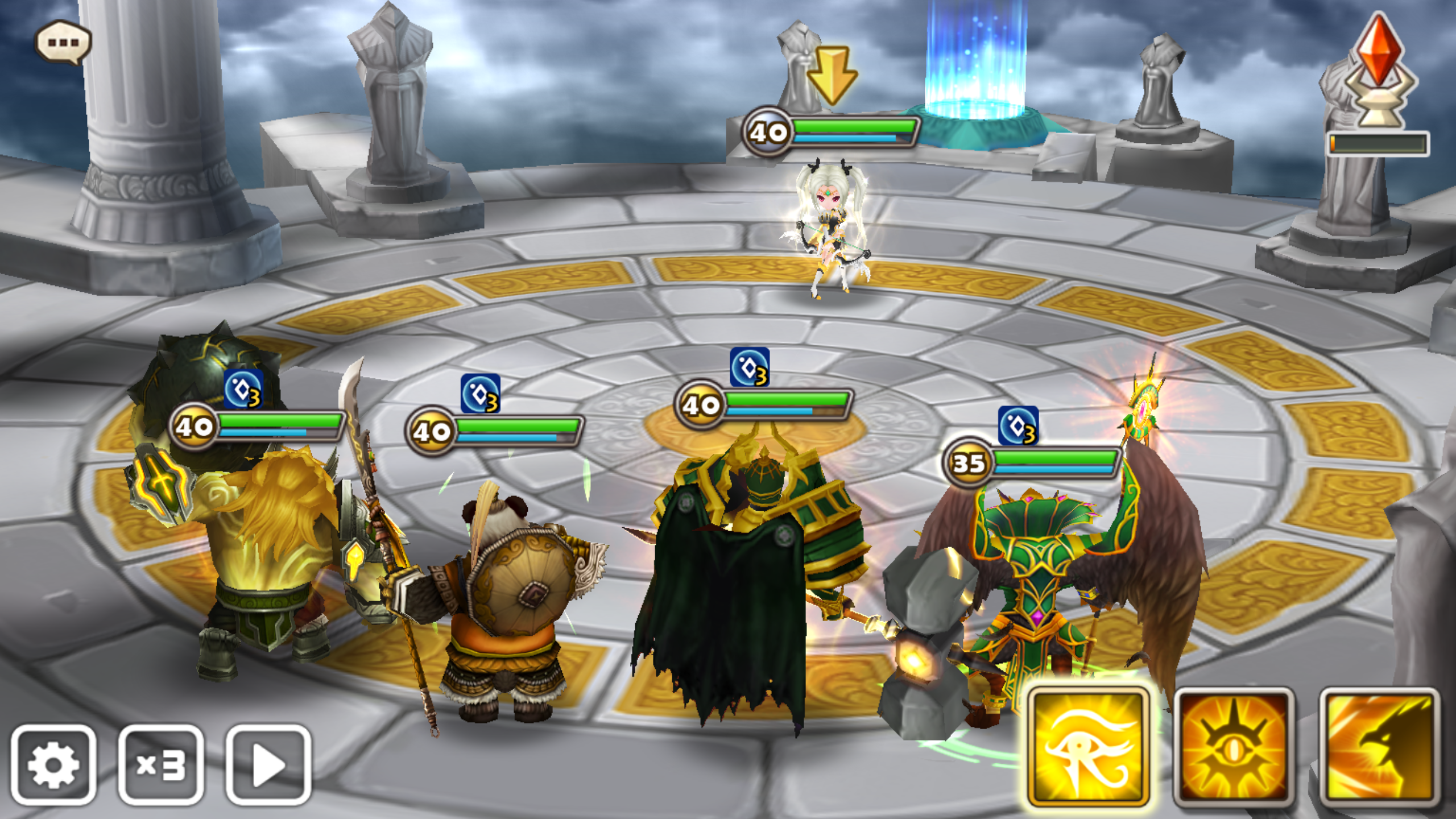Activate the Eye of Horus skill
This screenshot has width=1456, height=819.
[1088, 746]
